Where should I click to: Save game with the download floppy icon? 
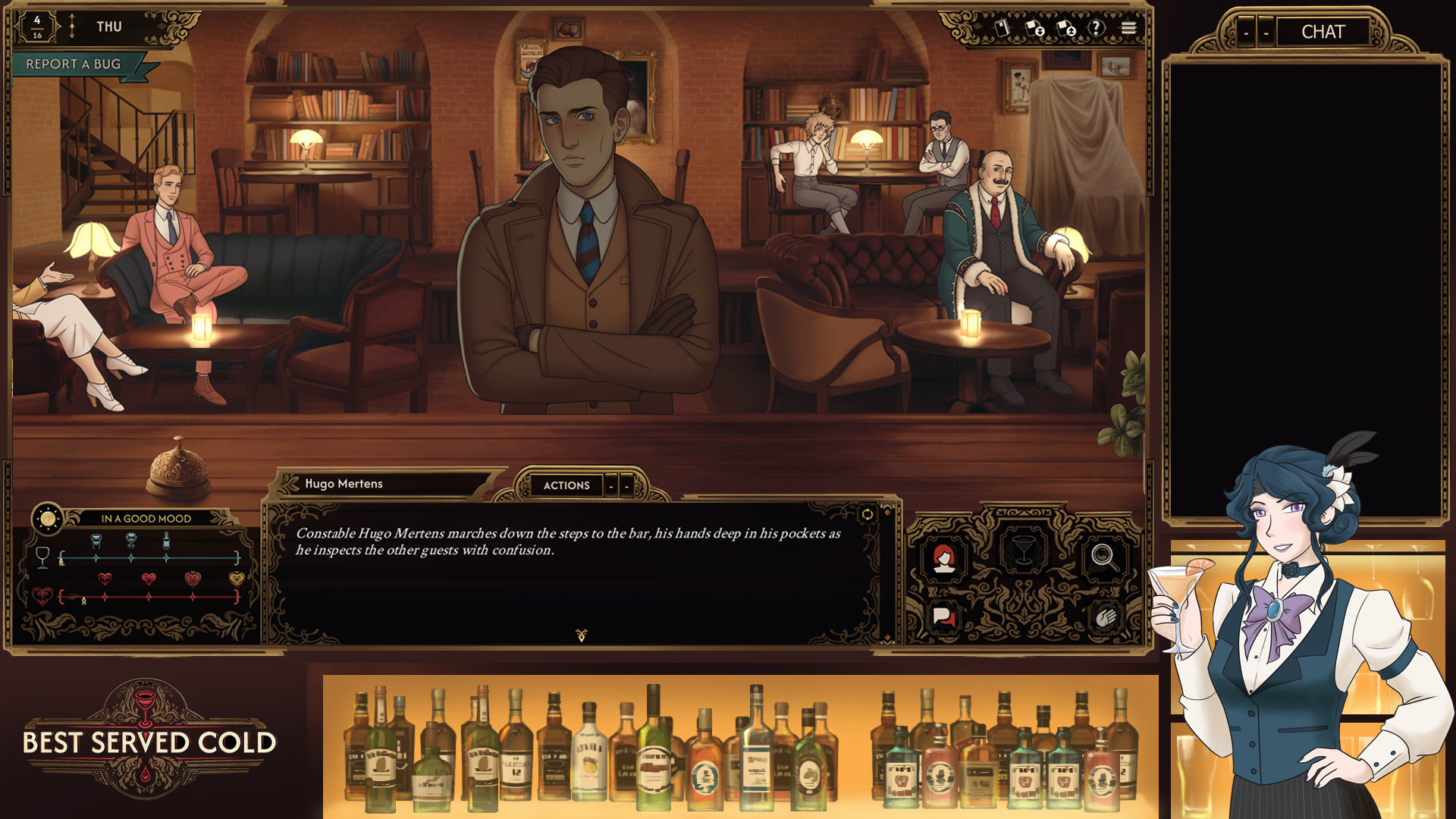click(x=1034, y=29)
